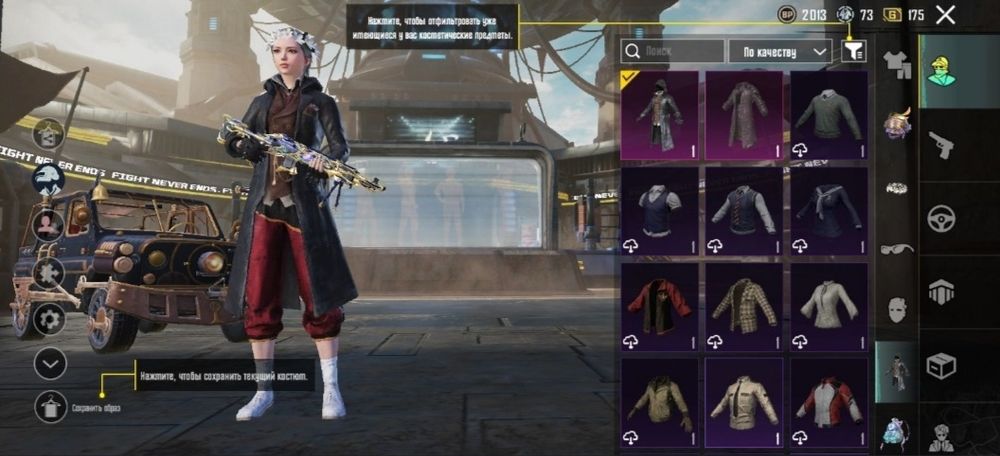Switch to the face mask subcategory
Screen dimensions: 1000x456
[x=897, y=308]
